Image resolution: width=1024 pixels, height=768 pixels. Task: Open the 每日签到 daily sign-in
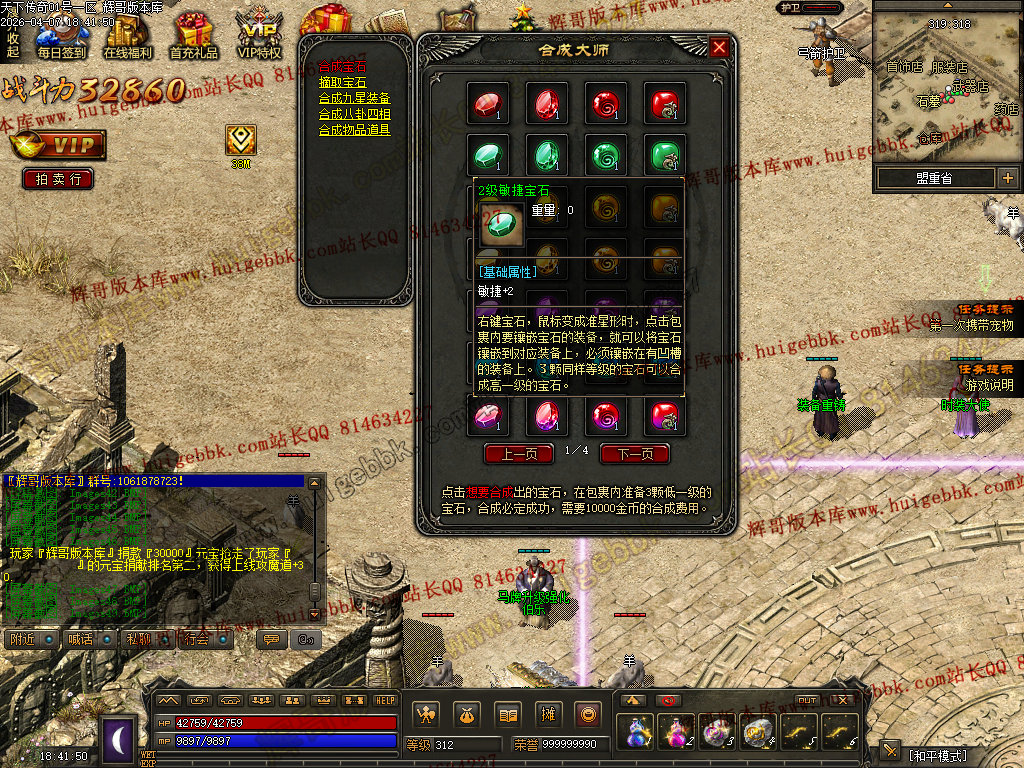61,37
